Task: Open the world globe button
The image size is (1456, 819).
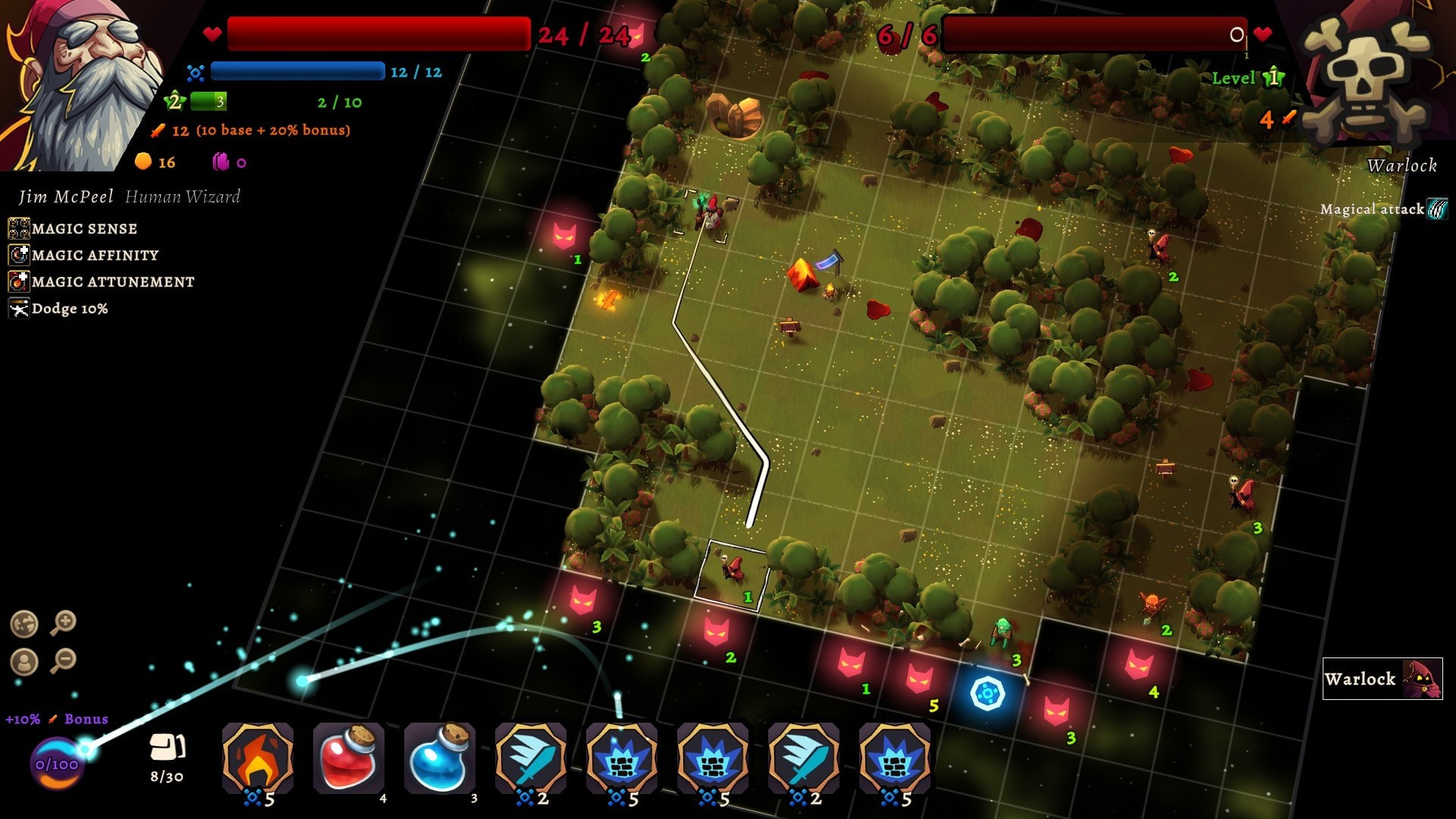Action: coord(24,624)
